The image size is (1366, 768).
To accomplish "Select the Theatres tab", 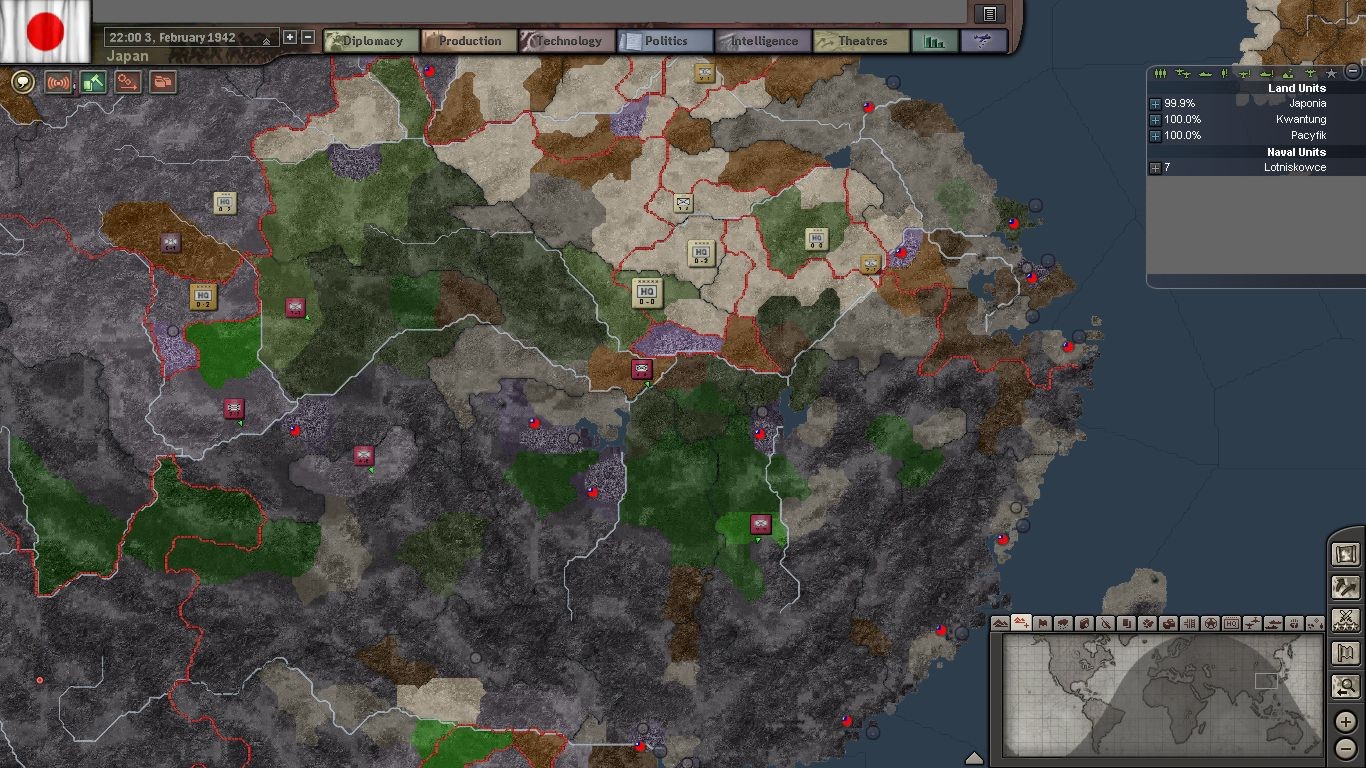I will pos(860,41).
